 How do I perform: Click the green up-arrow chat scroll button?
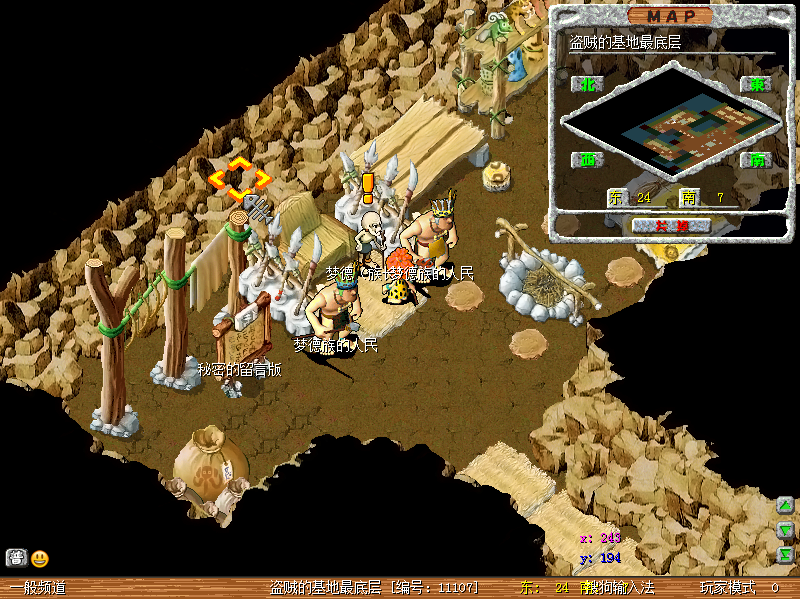pyautogui.click(x=786, y=506)
